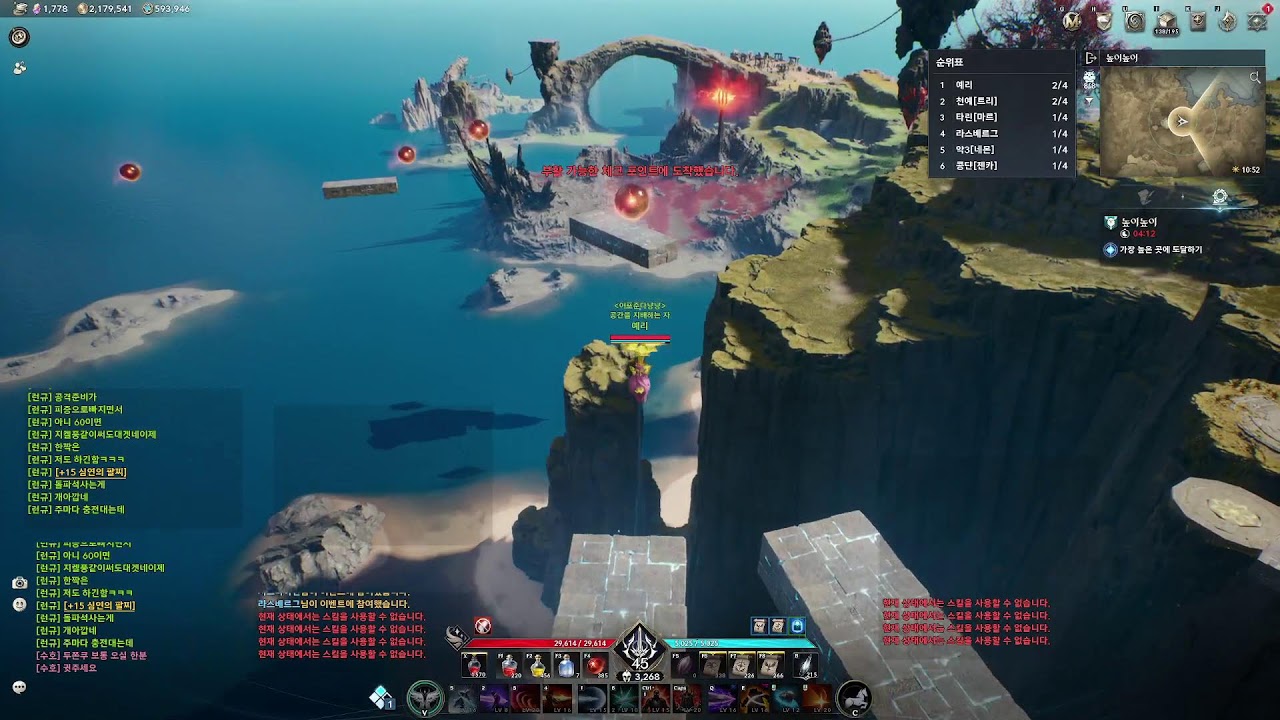Screen dimensions: 1280x720
Task: Click the magnifier on the minimap
Action: 1255,77
